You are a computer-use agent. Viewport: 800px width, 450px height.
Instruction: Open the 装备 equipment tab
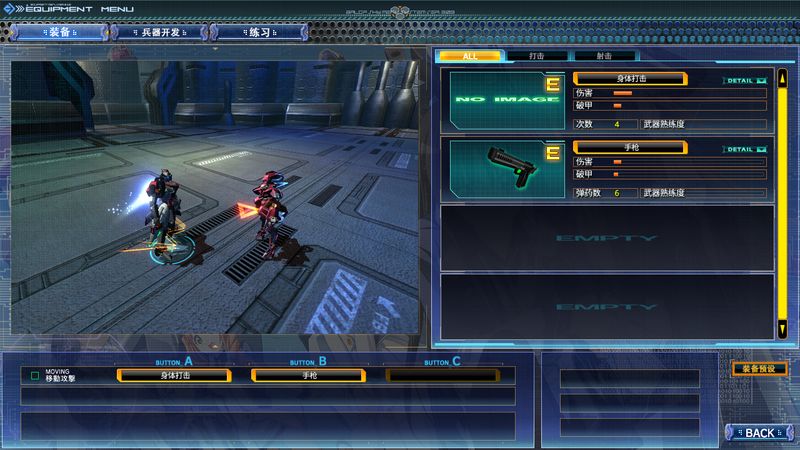pos(62,32)
